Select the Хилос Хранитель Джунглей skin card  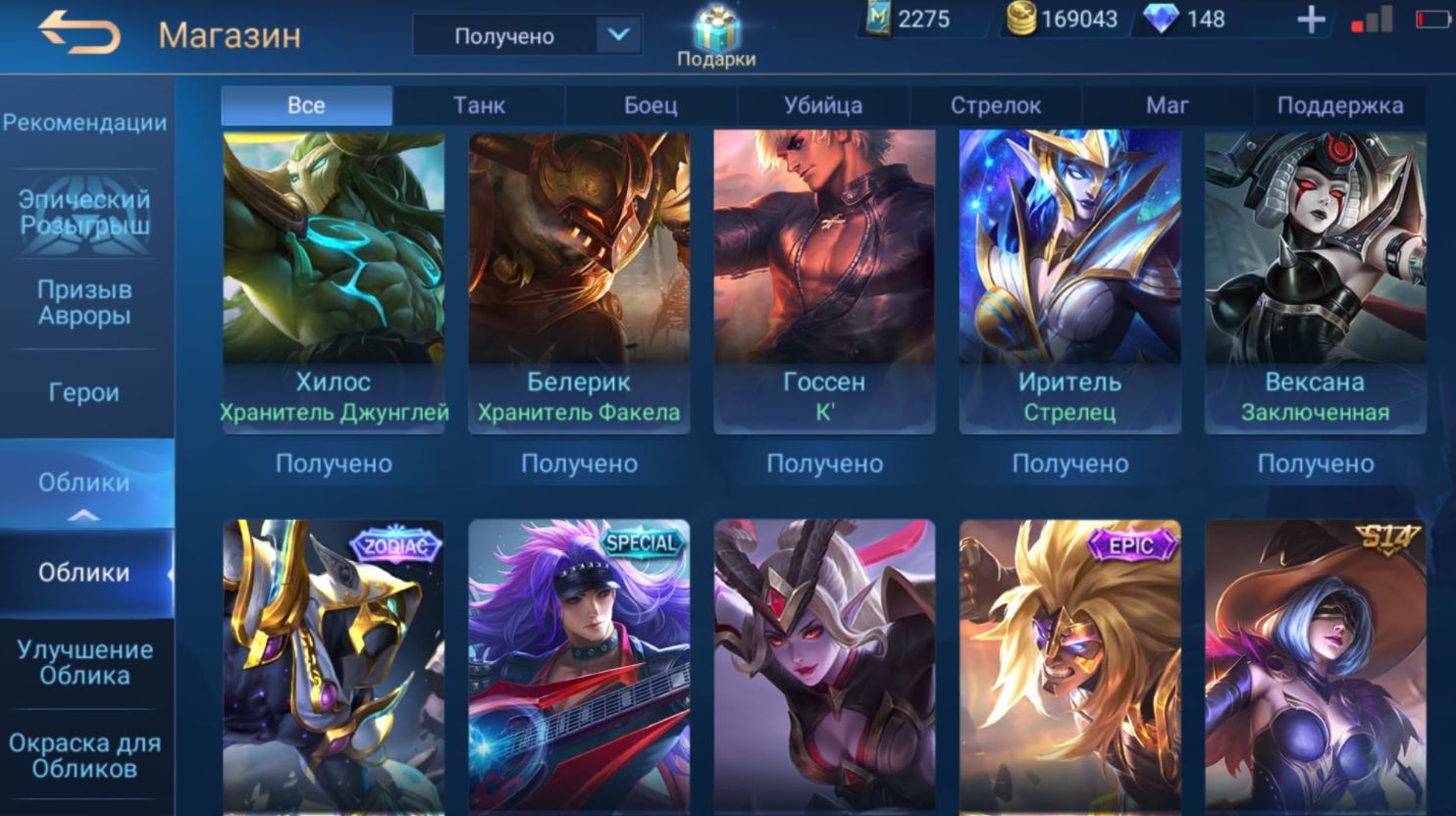pyautogui.click(x=334, y=280)
